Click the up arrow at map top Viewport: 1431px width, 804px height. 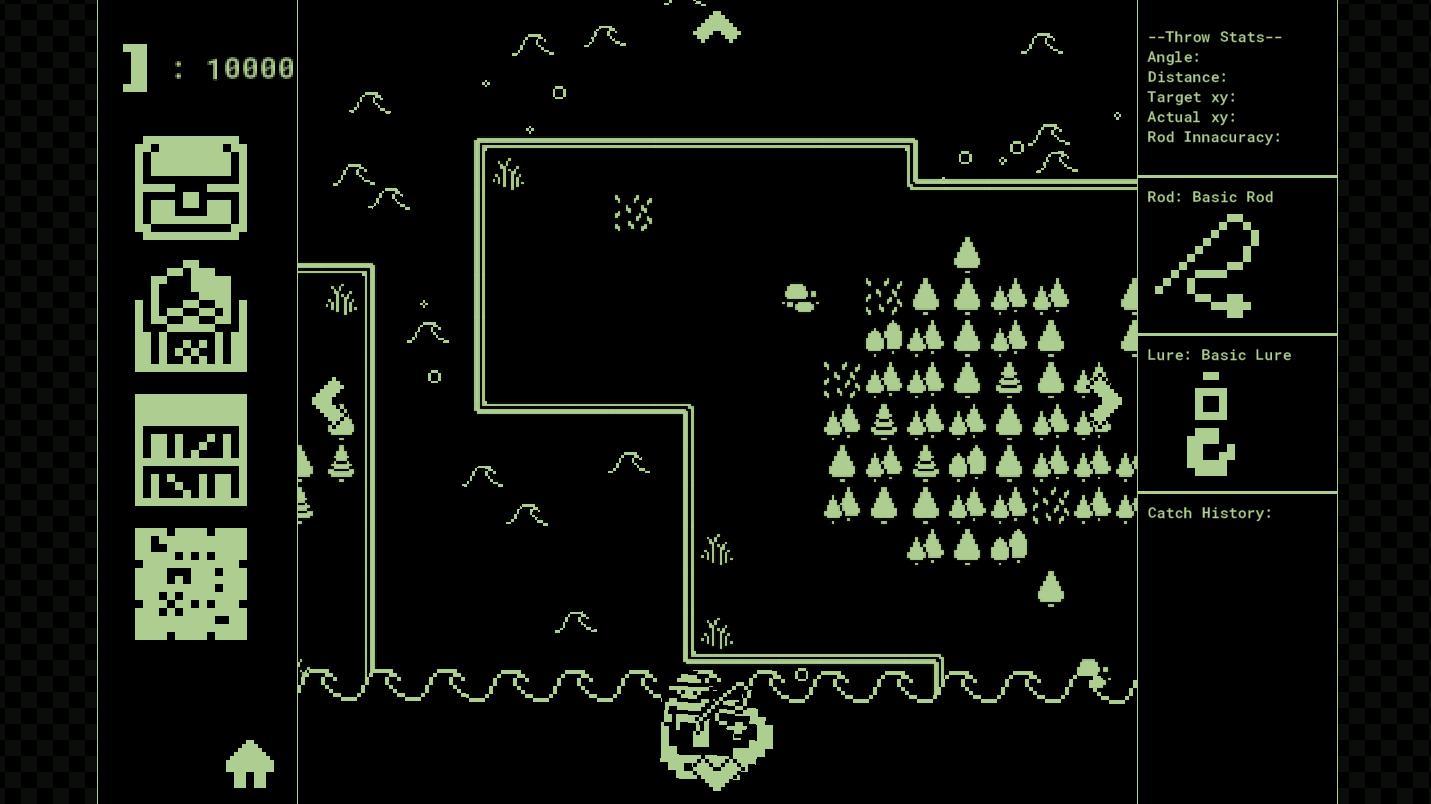click(x=717, y=27)
